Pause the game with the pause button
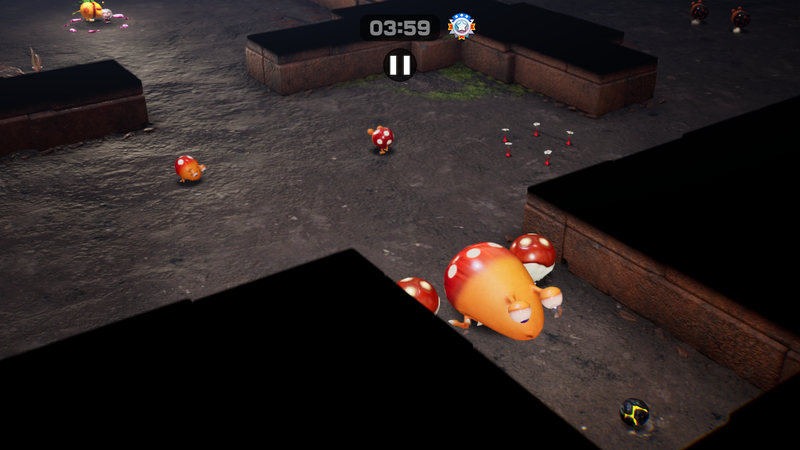This screenshot has width=800, height=450. 399,65
